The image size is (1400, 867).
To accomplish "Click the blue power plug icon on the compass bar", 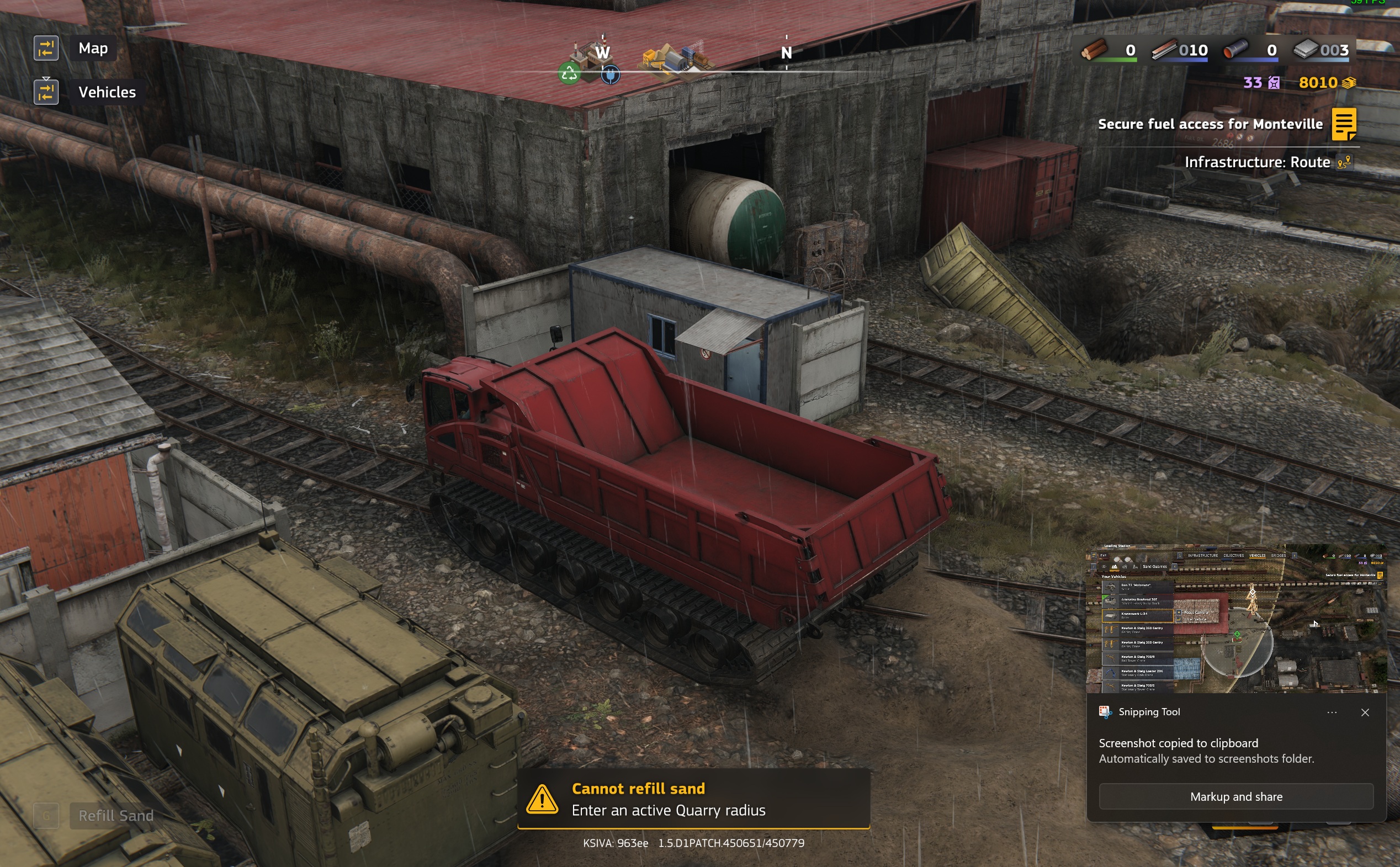I will [611, 75].
